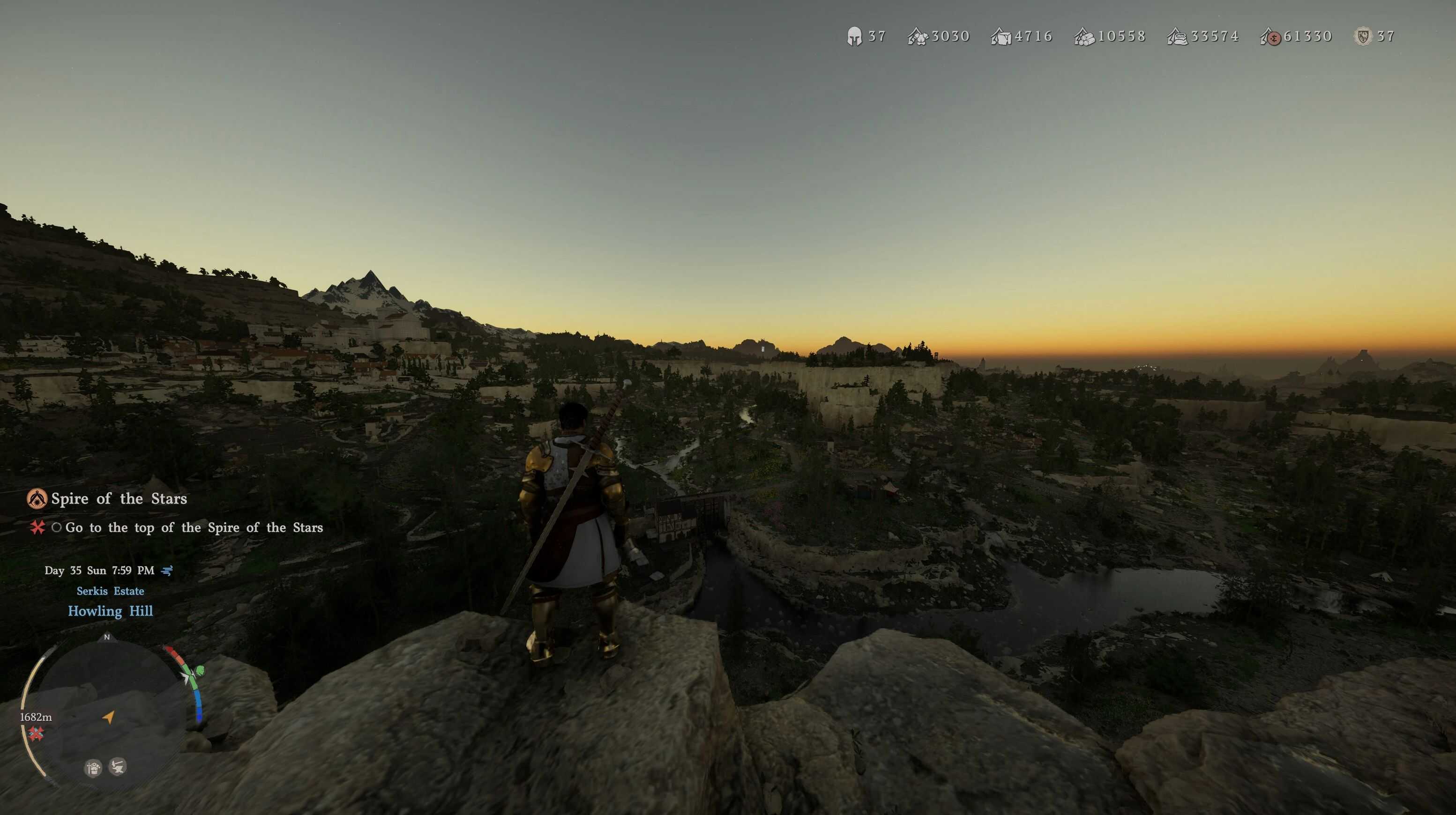Viewport: 1456px width, 815px height.
Task: Select the blacksmith anvil marker on the minimap
Action: coord(118,766)
